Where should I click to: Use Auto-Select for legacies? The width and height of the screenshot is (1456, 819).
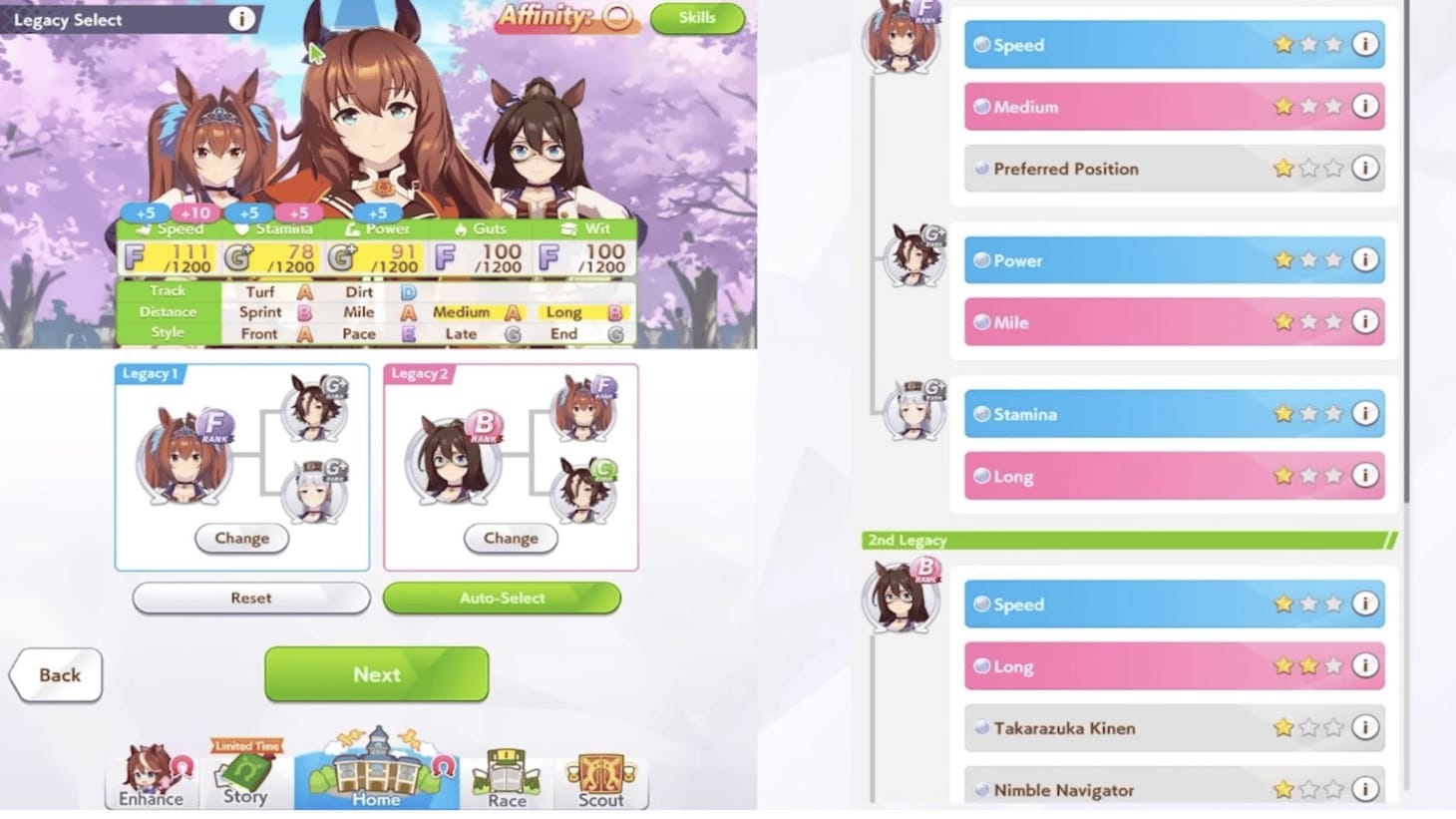click(x=503, y=598)
